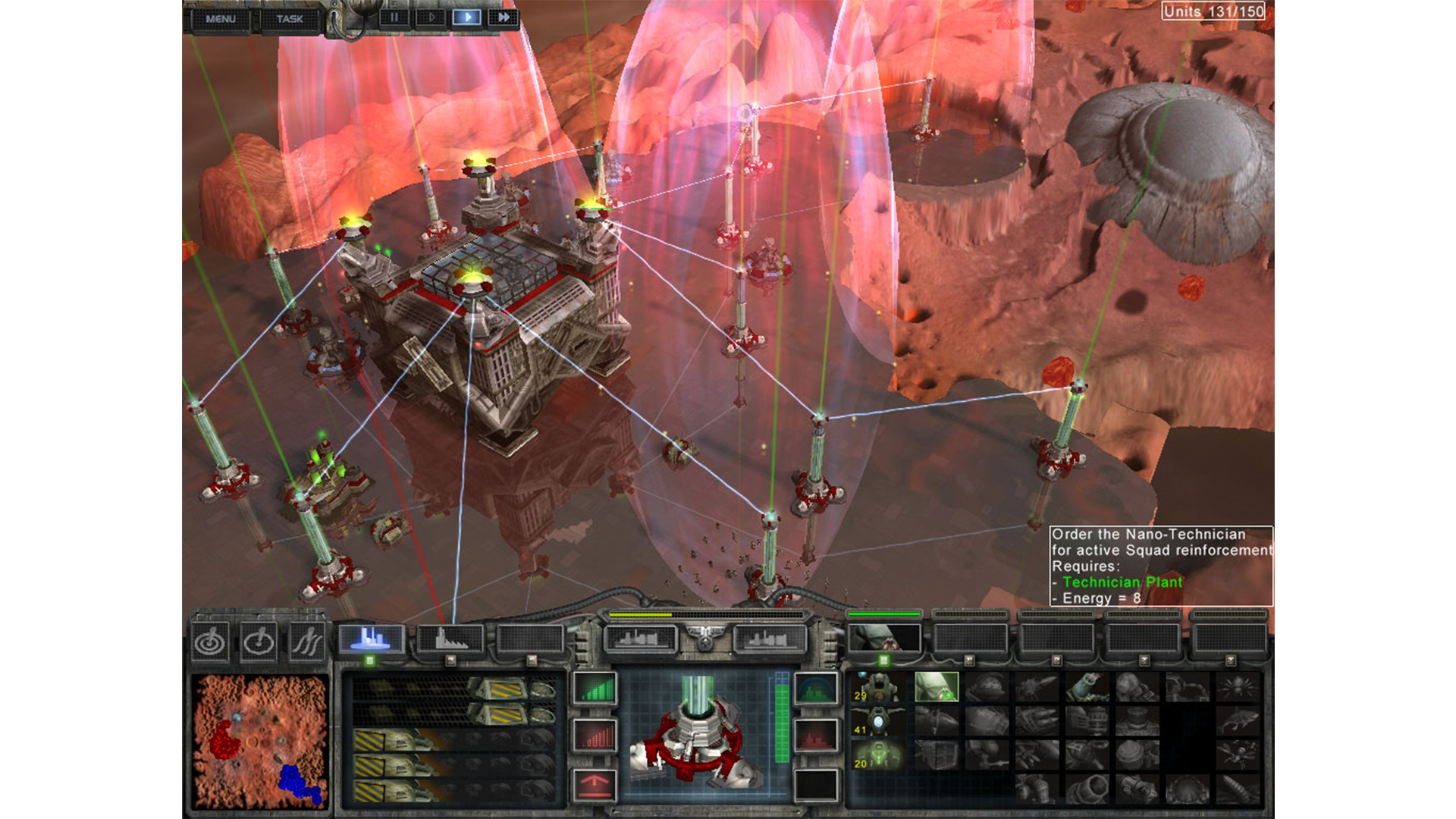Select the soldier unit with count 29
Screen dimensions: 1456x819
tap(879, 687)
